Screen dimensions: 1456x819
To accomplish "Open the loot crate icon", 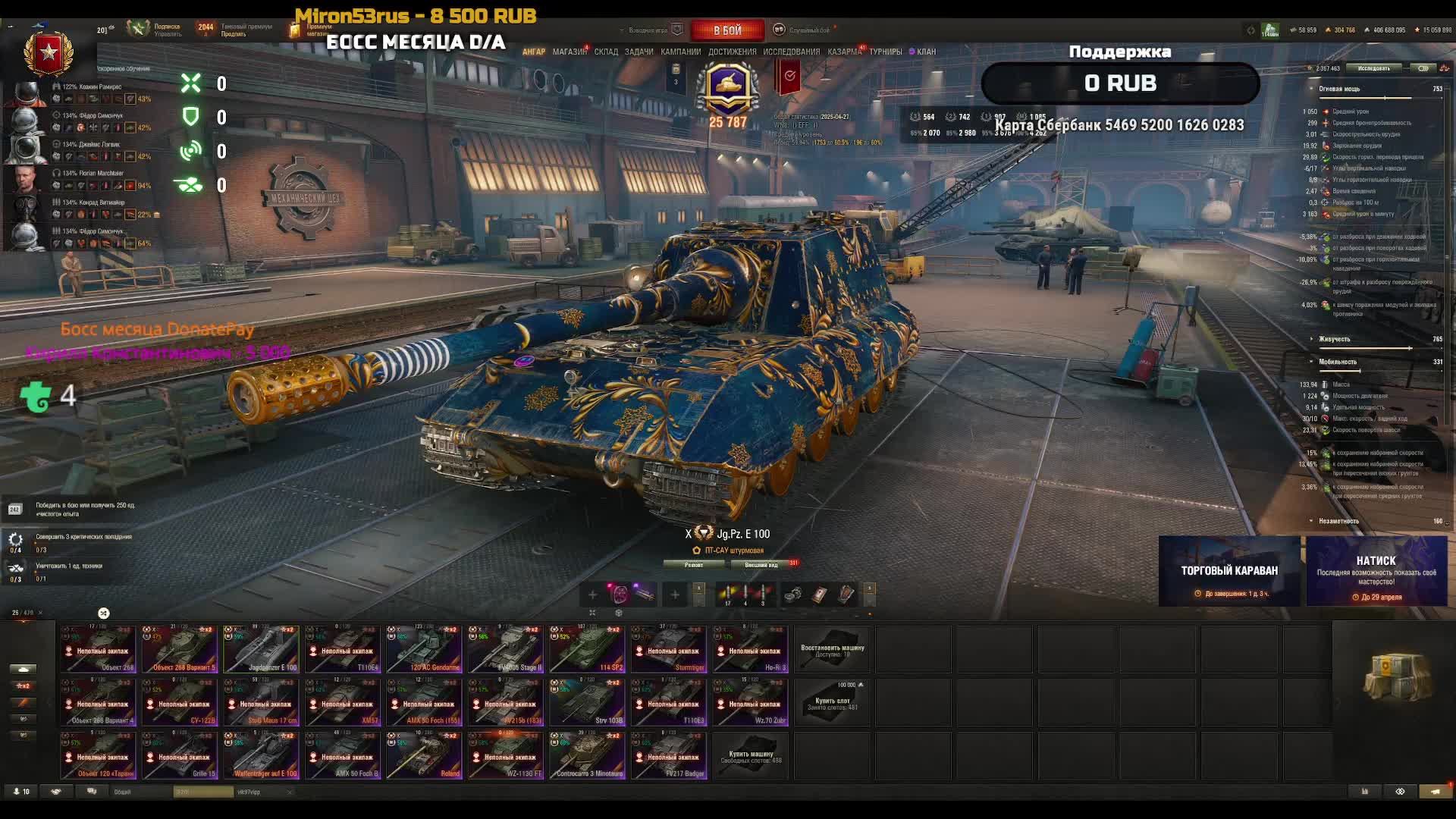I will point(1398,675).
